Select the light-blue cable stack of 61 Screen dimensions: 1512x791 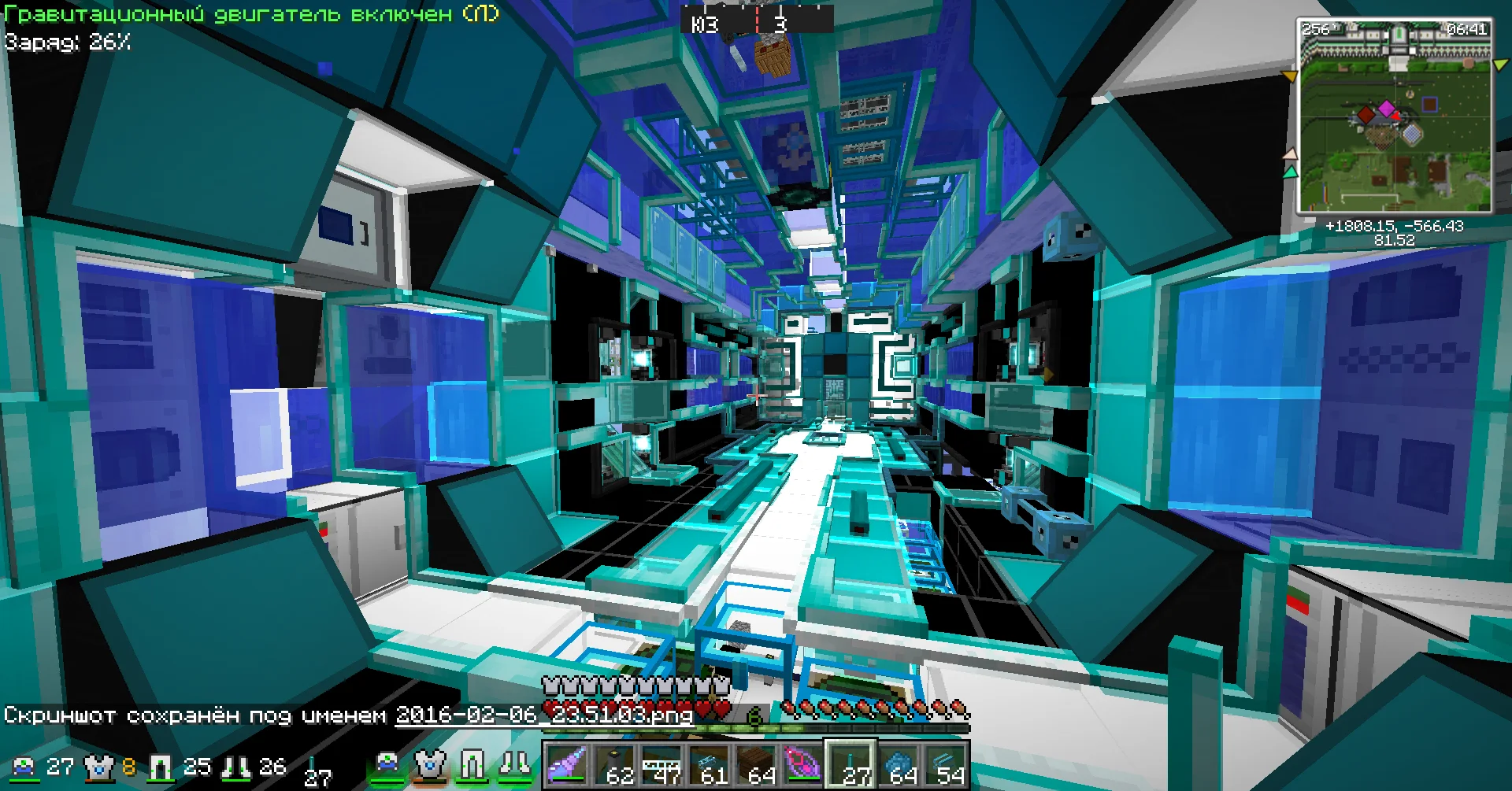[x=708, y=764]
